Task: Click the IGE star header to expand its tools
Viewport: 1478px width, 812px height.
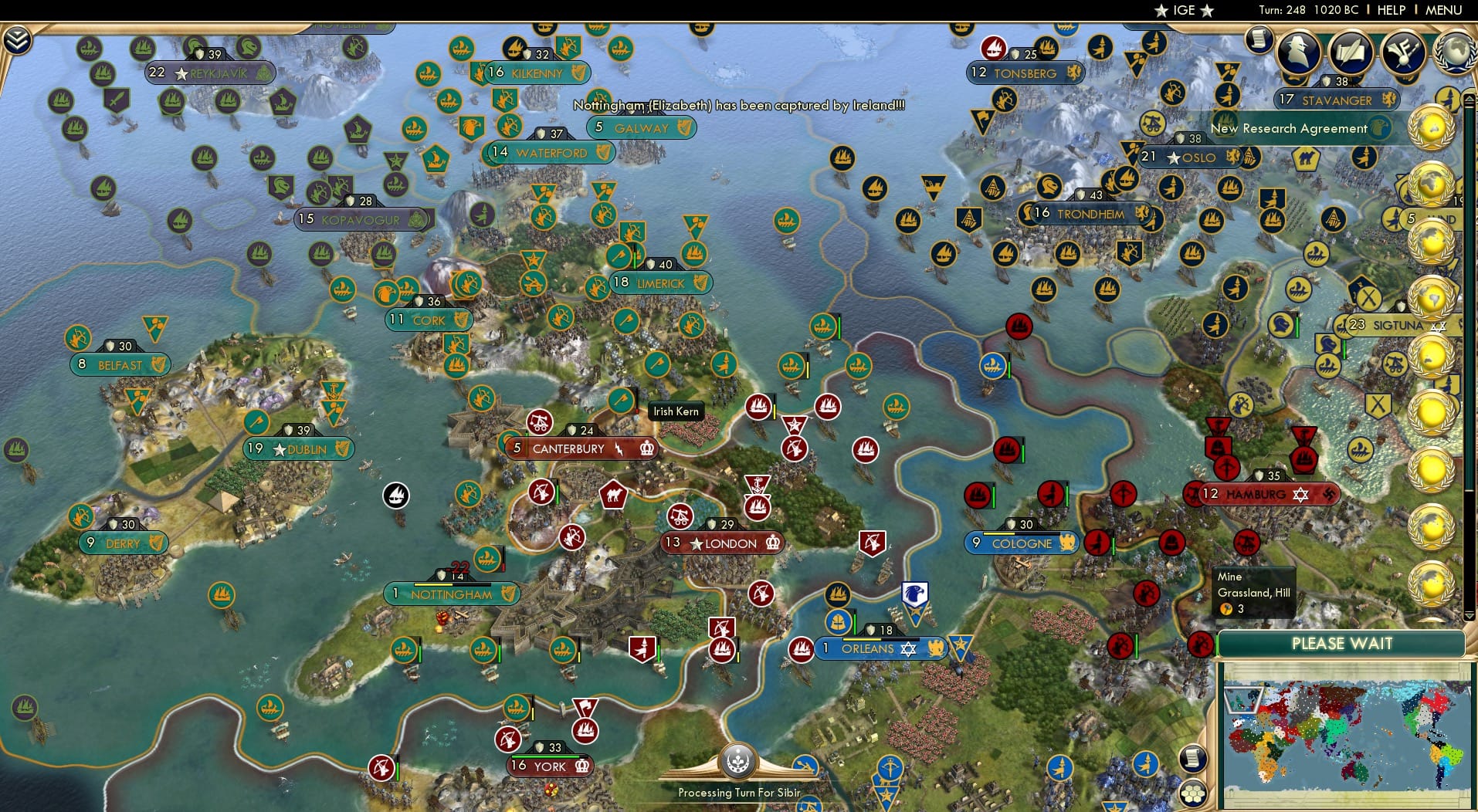Action: coord(1182,10)
